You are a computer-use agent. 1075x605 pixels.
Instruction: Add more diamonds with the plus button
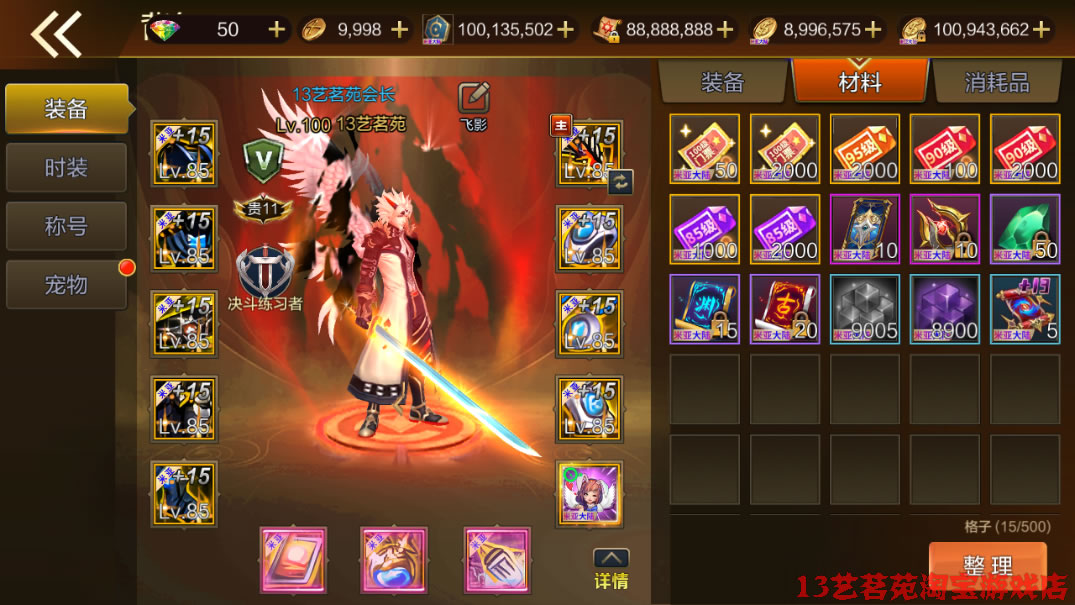(277, 29)
